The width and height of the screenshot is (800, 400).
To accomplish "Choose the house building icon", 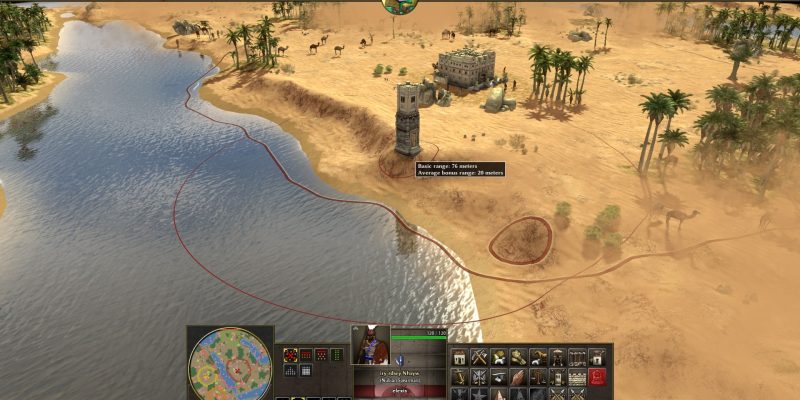I will click(460, 357).
